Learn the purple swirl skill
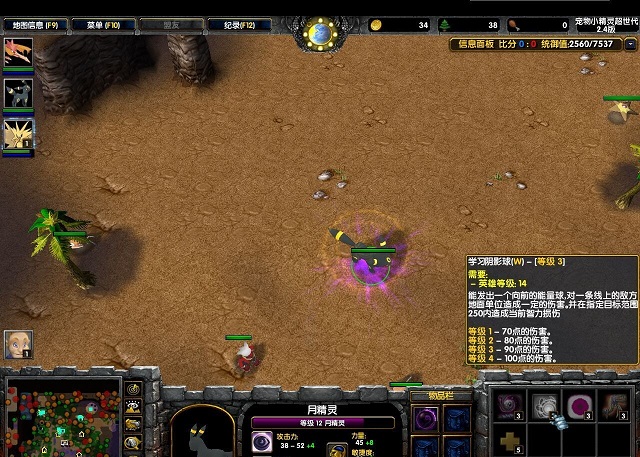Screen dimensions: 640x457 [510, 405]
